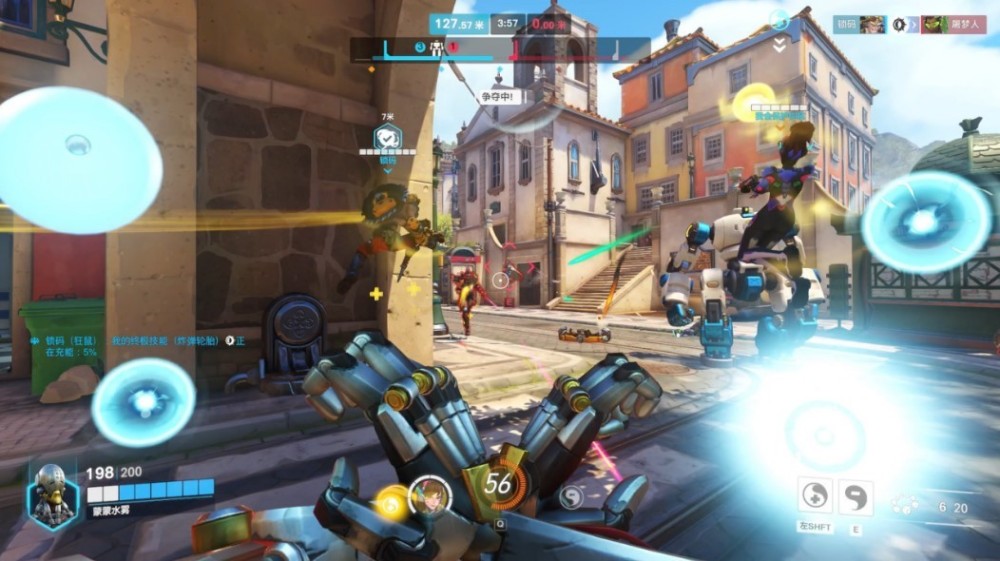
Task: Click the grey discord orb status icon
Action: point(572,497)
